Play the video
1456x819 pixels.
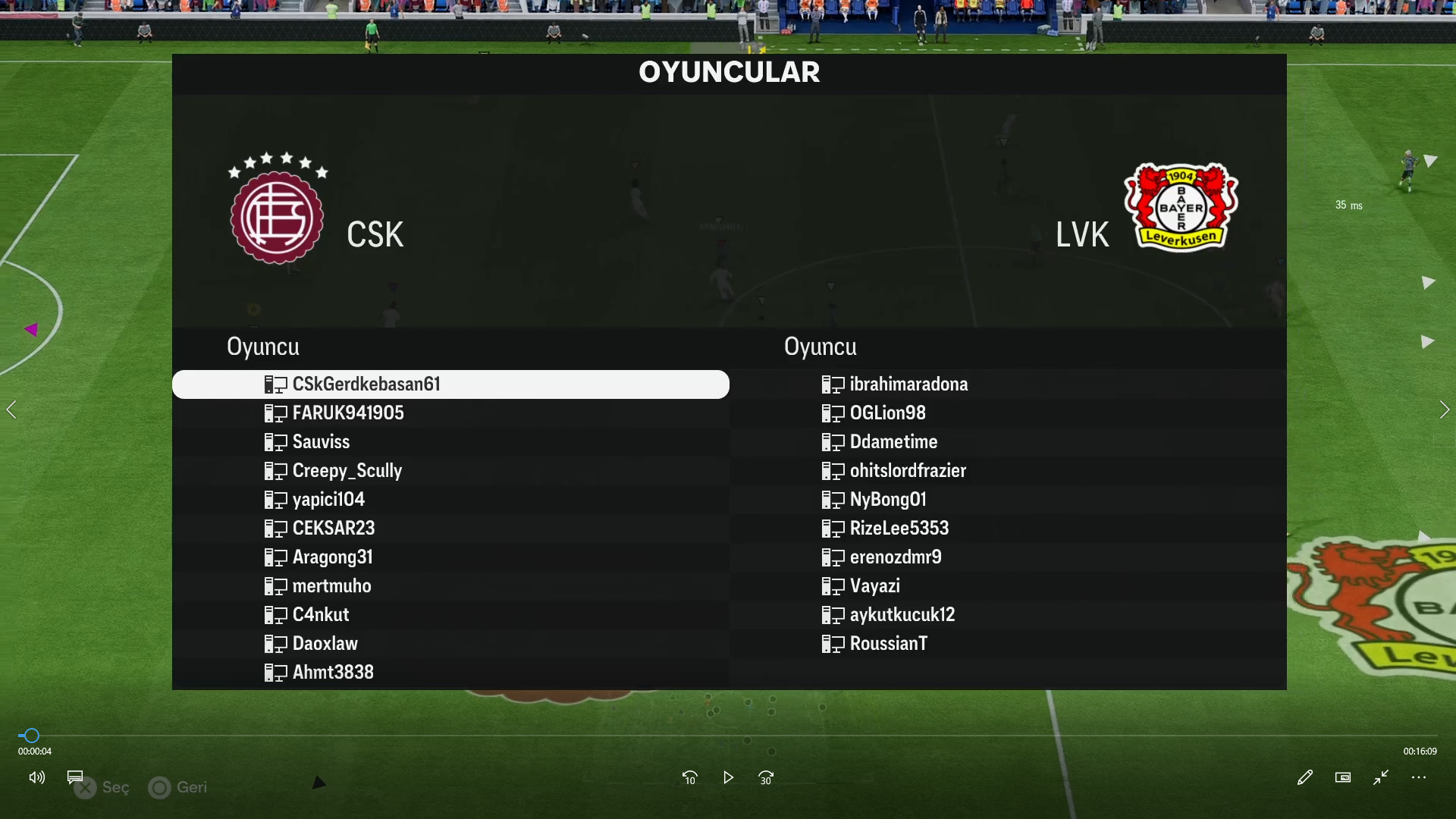point(728,777)
